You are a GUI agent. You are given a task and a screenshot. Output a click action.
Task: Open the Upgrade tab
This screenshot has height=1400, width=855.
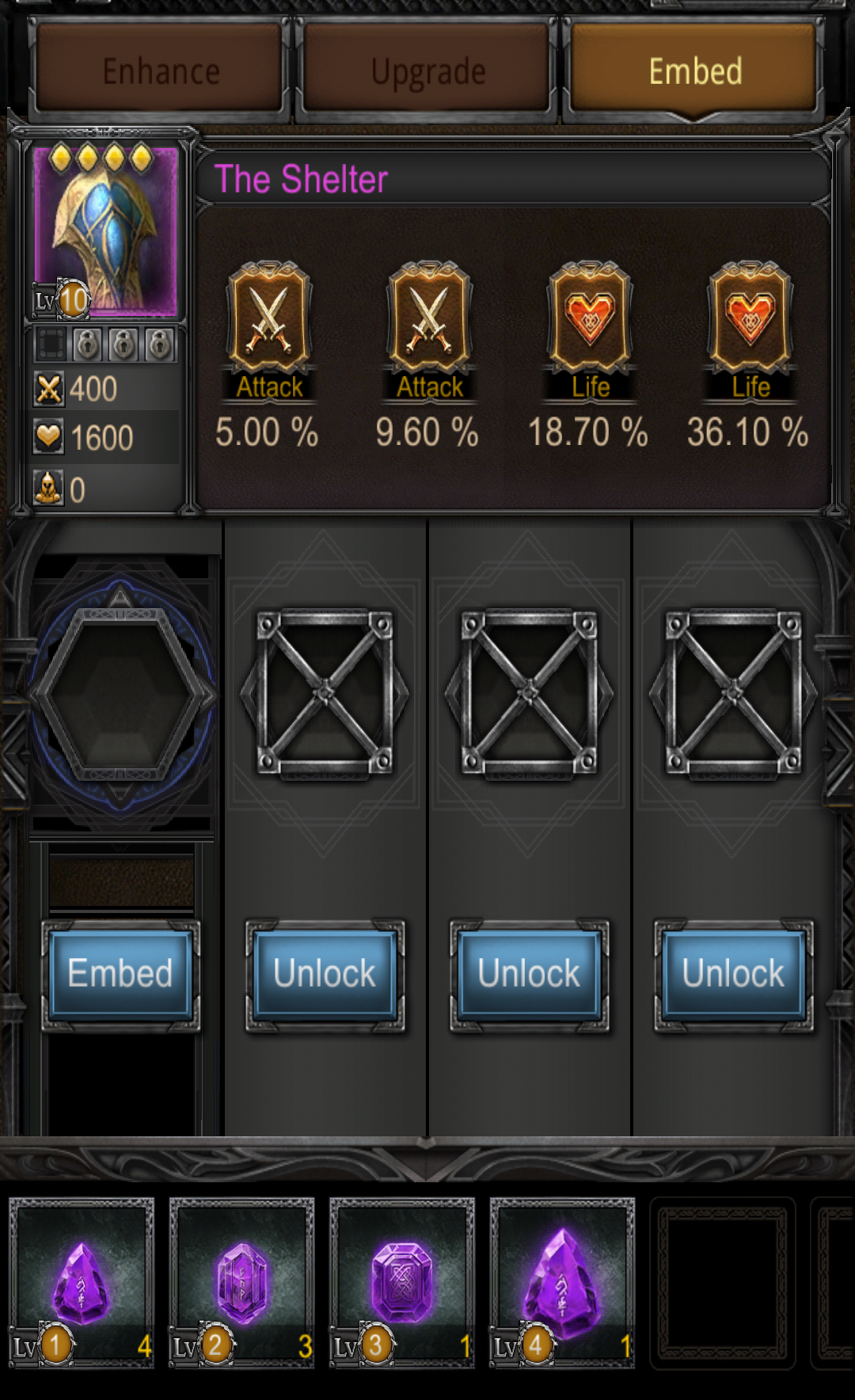coord(427,71)
